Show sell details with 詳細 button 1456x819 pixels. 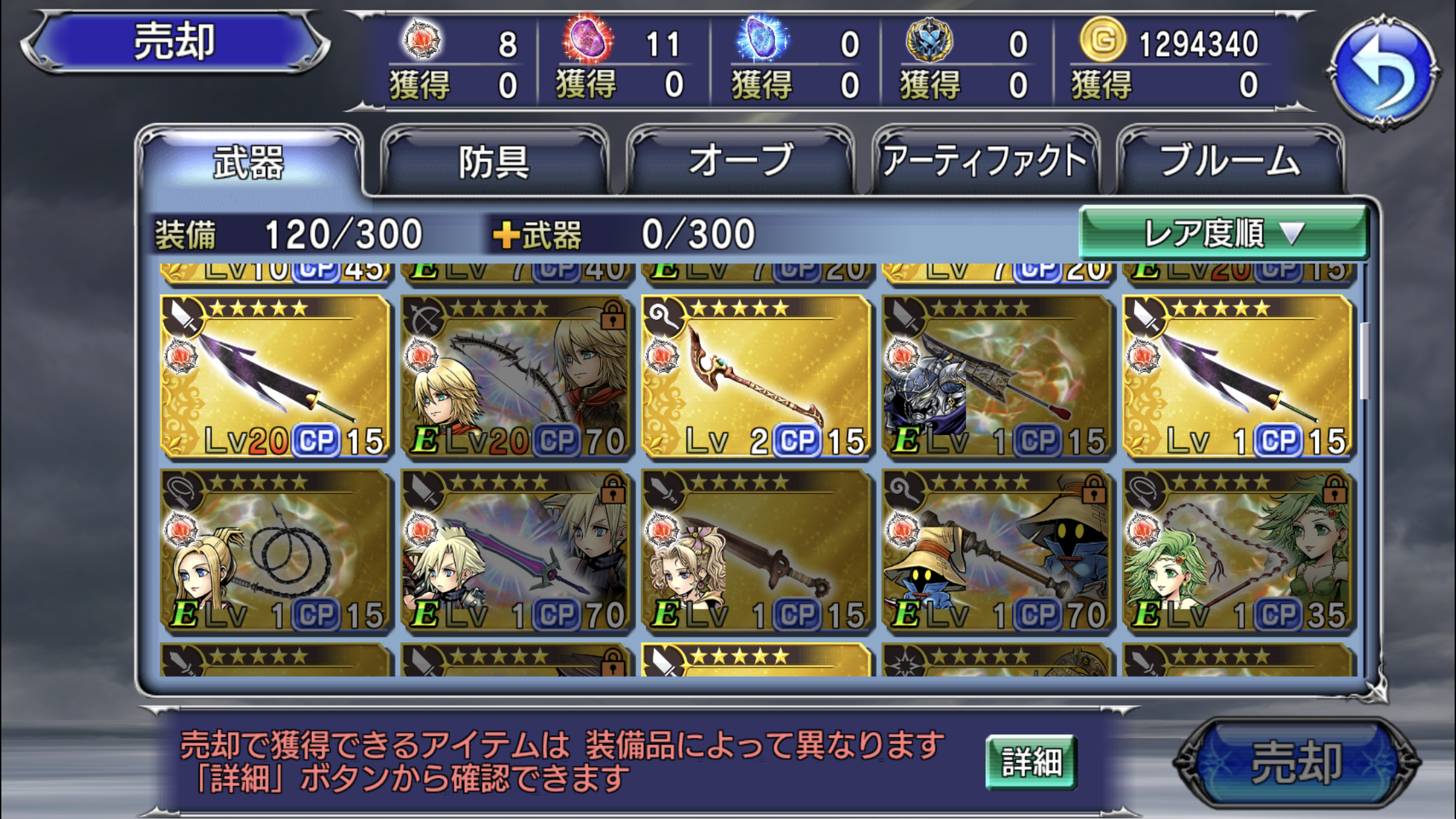1031,762
